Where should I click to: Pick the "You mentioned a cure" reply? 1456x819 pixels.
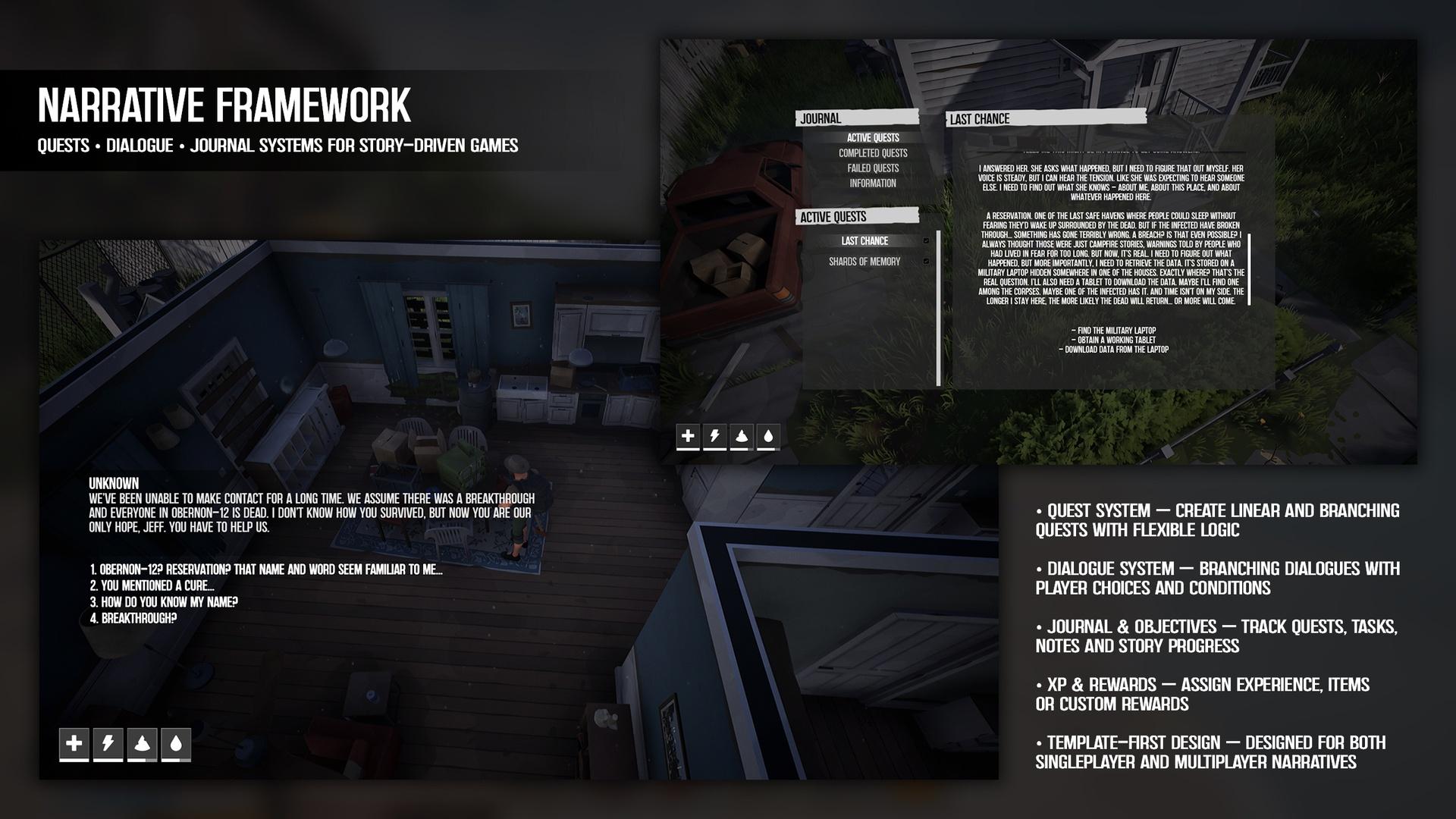[x=152, y=586]
